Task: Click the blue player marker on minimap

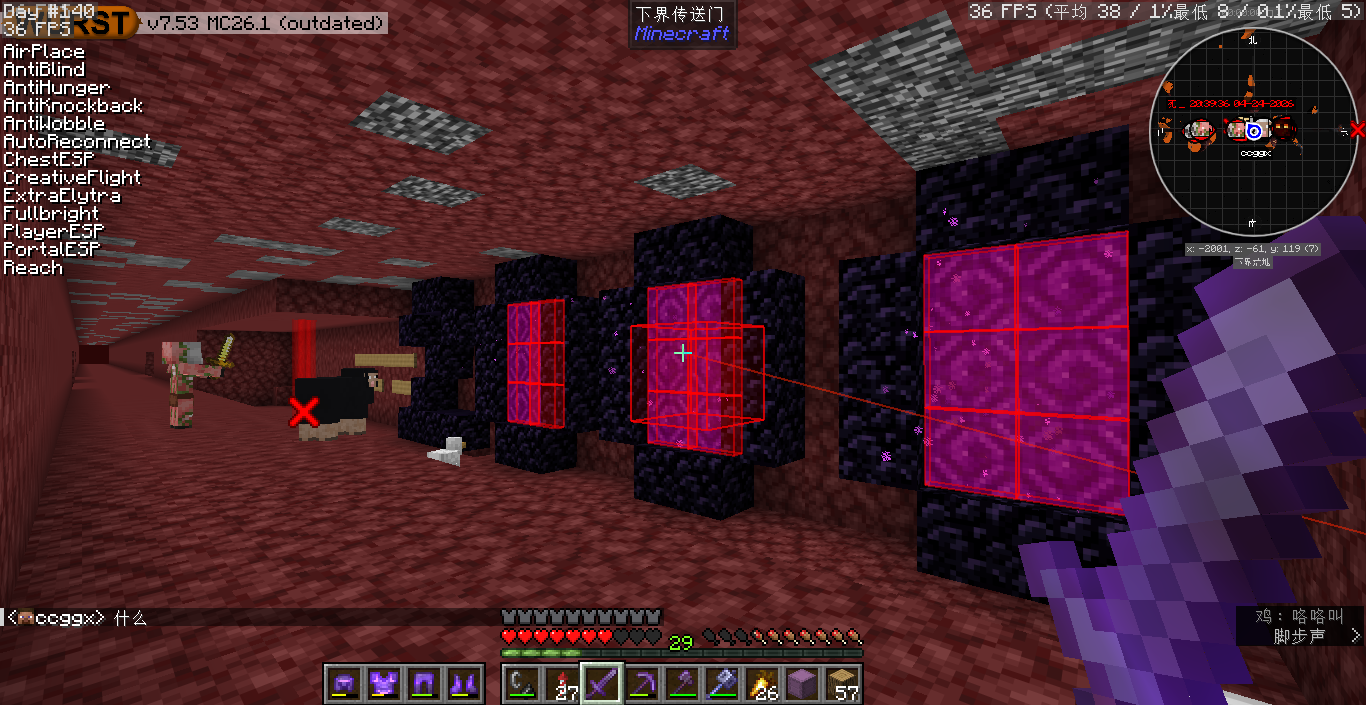Action: 1253,131
